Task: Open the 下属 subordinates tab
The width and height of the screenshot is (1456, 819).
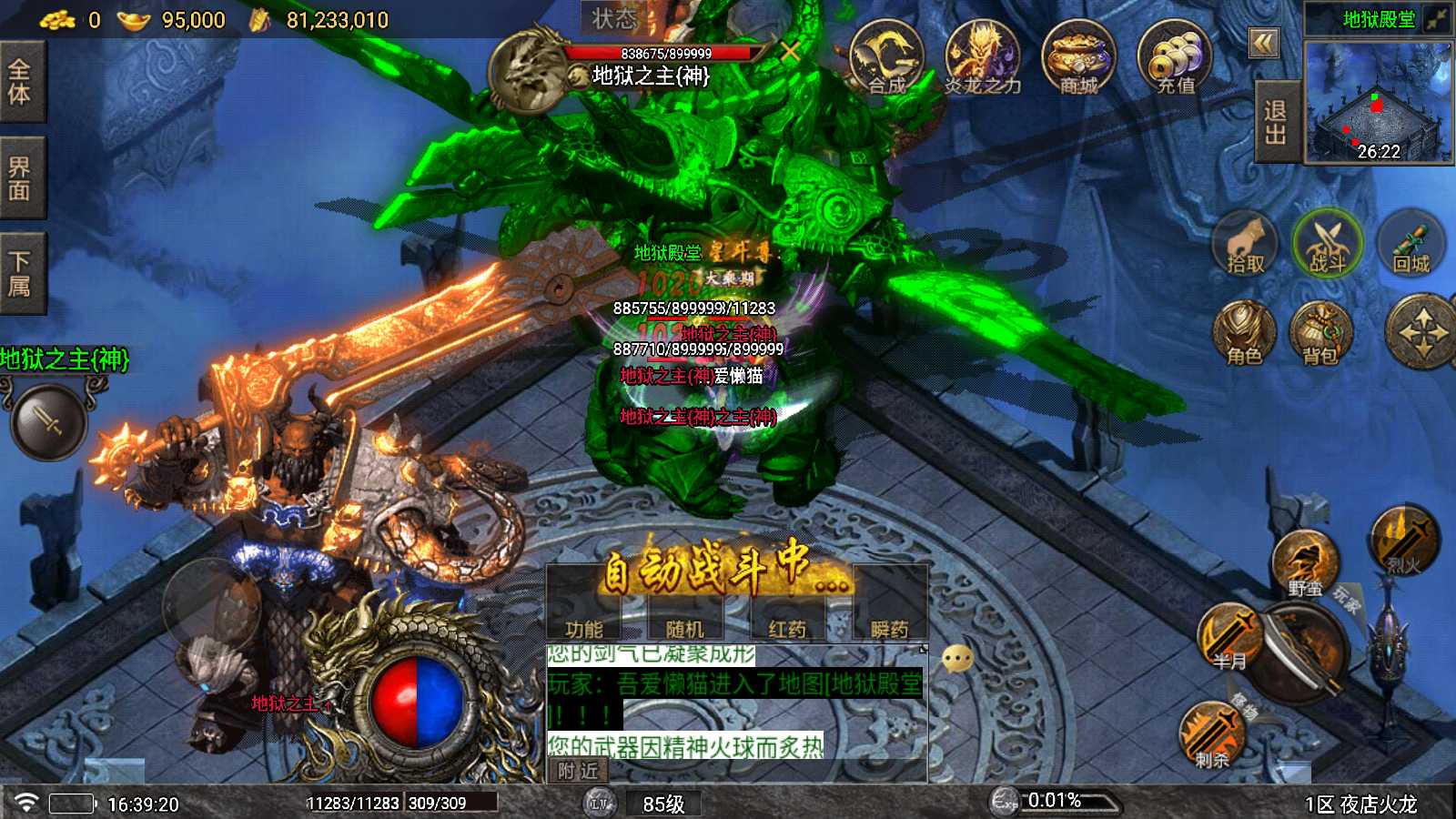Action: click(20, 275)
